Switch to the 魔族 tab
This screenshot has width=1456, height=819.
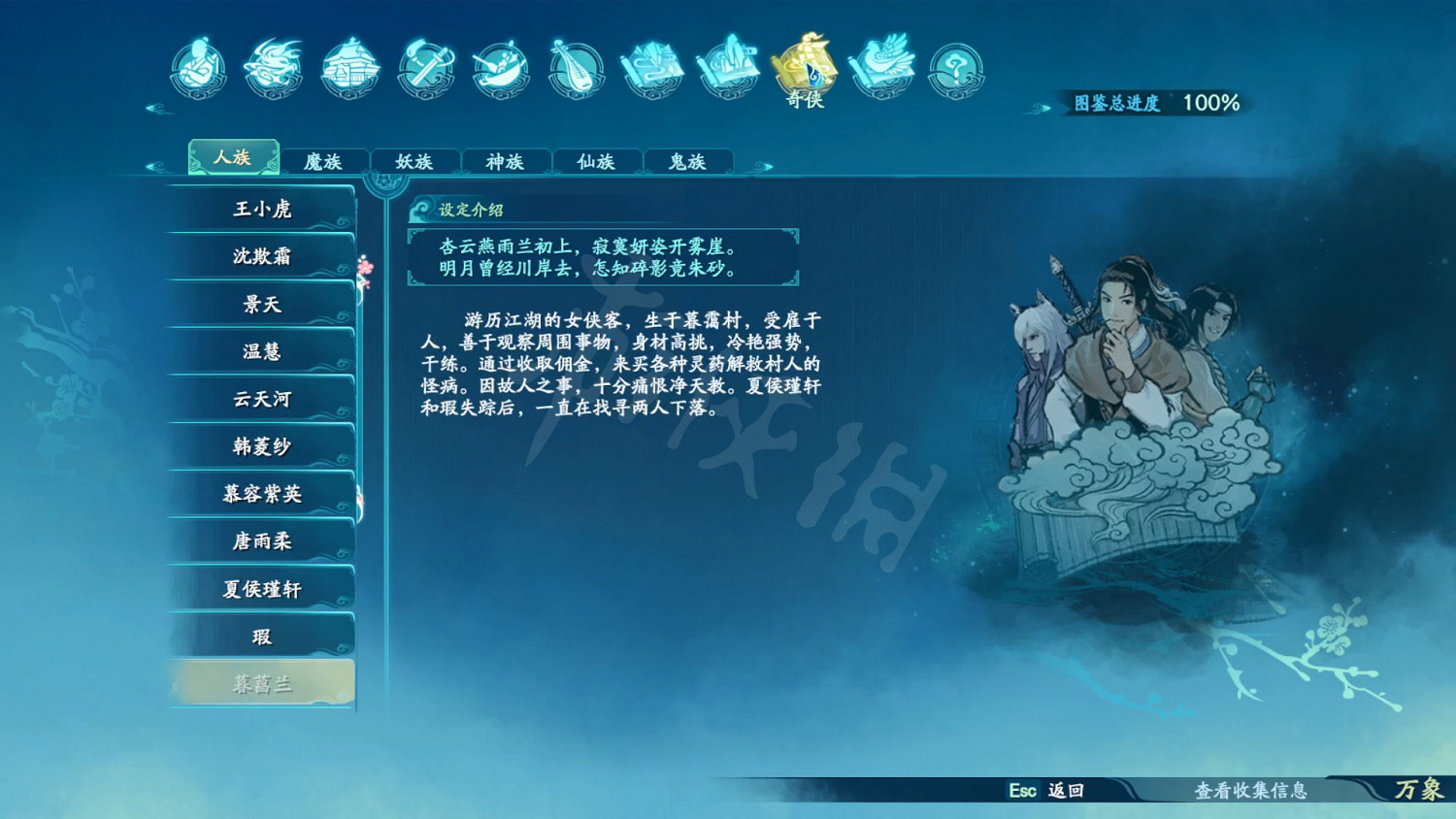coord(325,161)
